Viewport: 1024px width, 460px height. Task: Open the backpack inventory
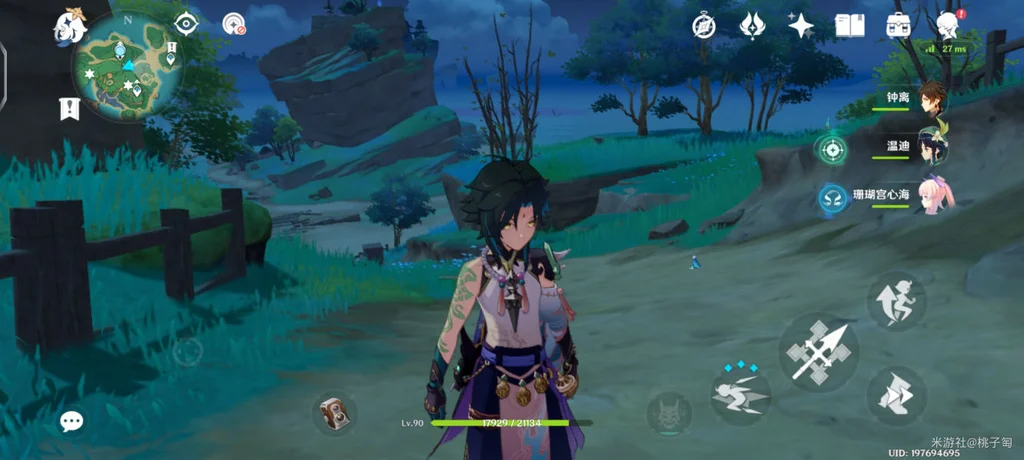(898, 26)
